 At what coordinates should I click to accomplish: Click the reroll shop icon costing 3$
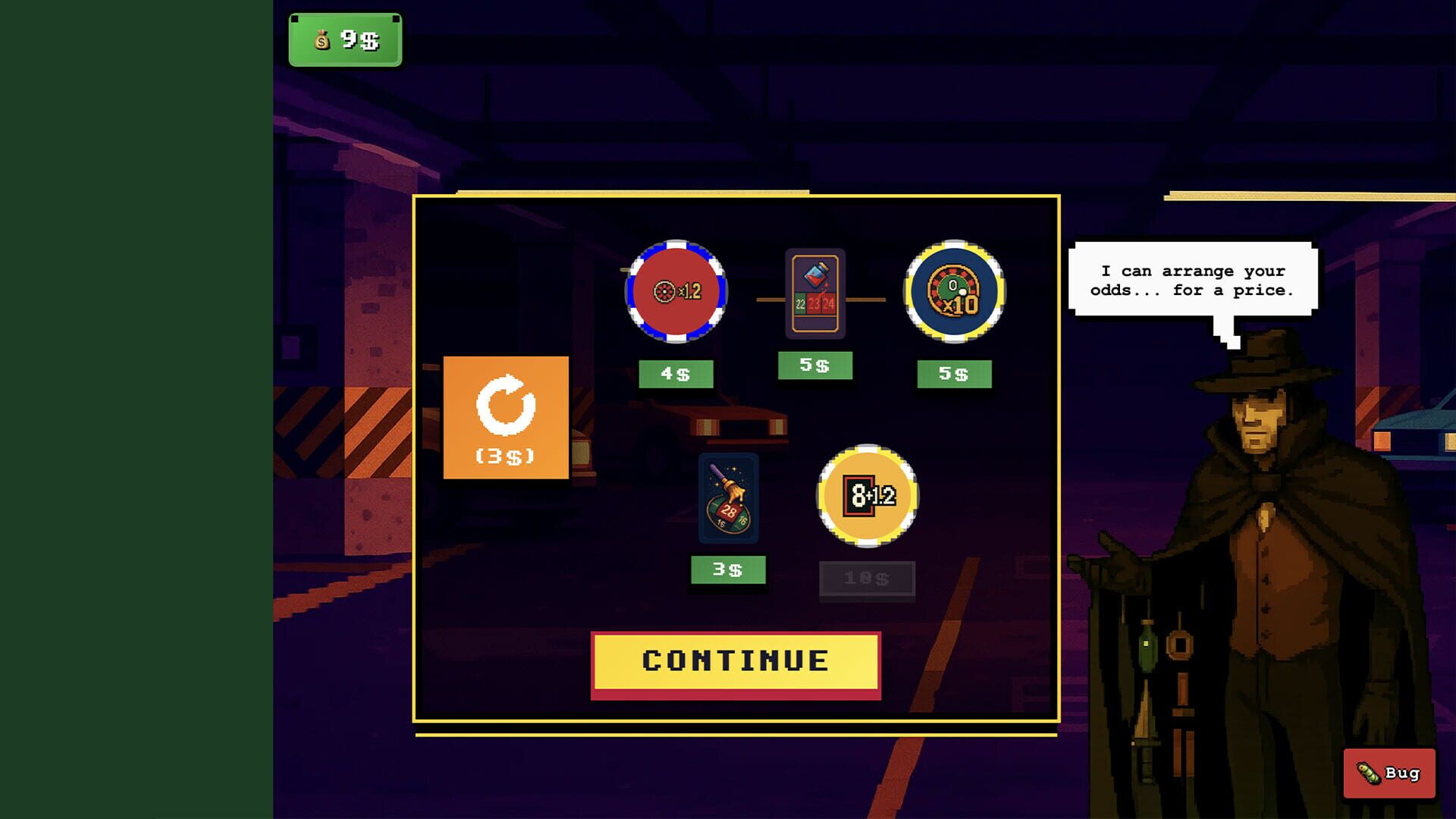click(x=507, y=417)
